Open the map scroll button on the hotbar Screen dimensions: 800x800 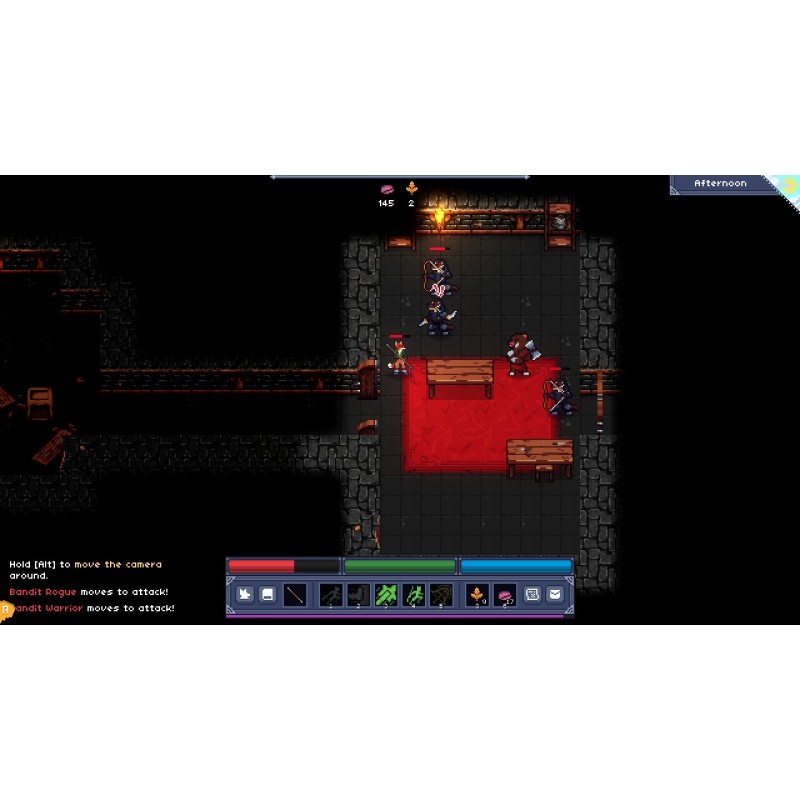tap(532, 595)
